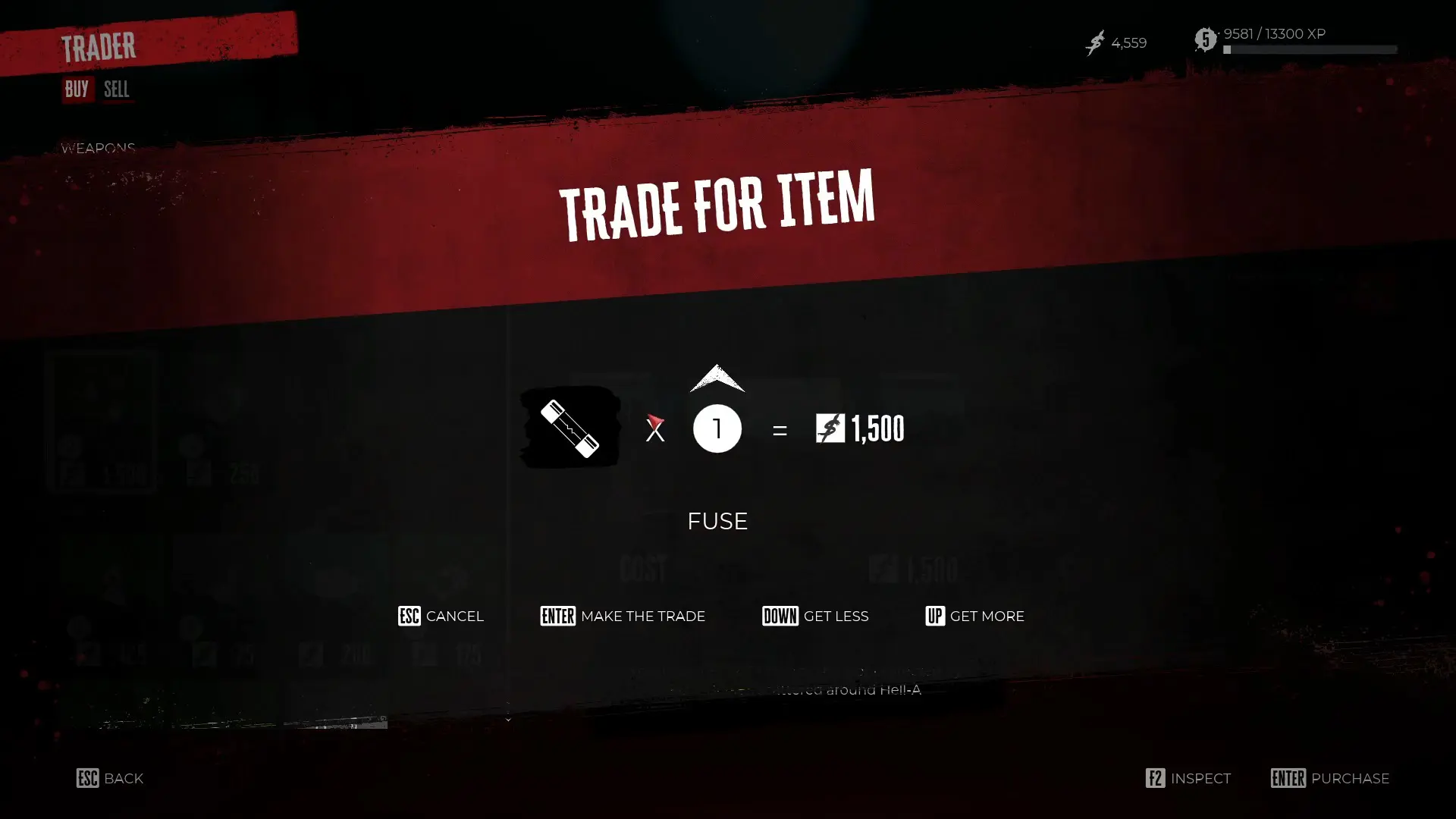Select the BUY tab
Image resolution: width=1456 pixels, height=819 pixels.
[x=76, y=89]
